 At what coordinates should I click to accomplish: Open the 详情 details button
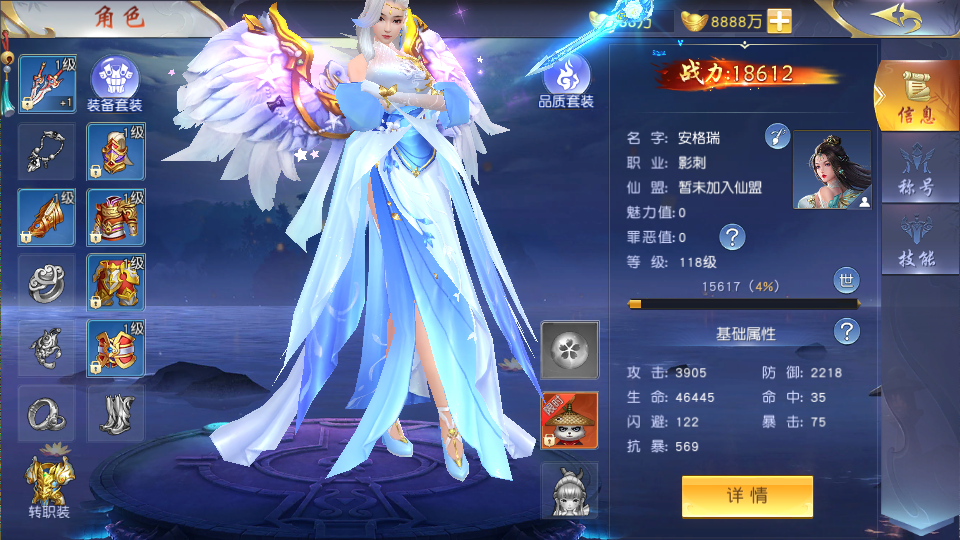click(747, 496)
